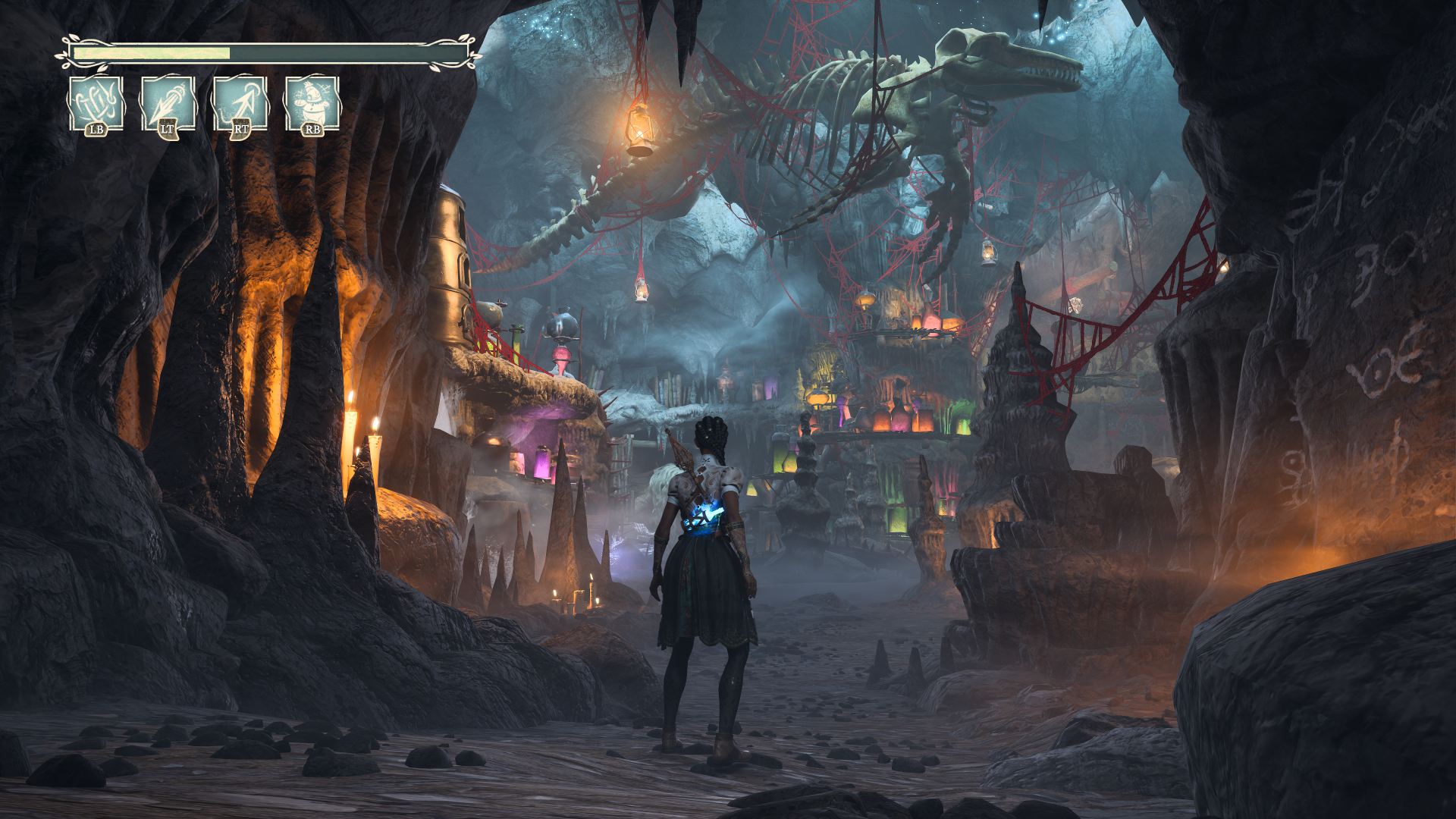1456x819 pixels.
Task: Activate the stuffed doll companion ability
Action: point(312,103)
